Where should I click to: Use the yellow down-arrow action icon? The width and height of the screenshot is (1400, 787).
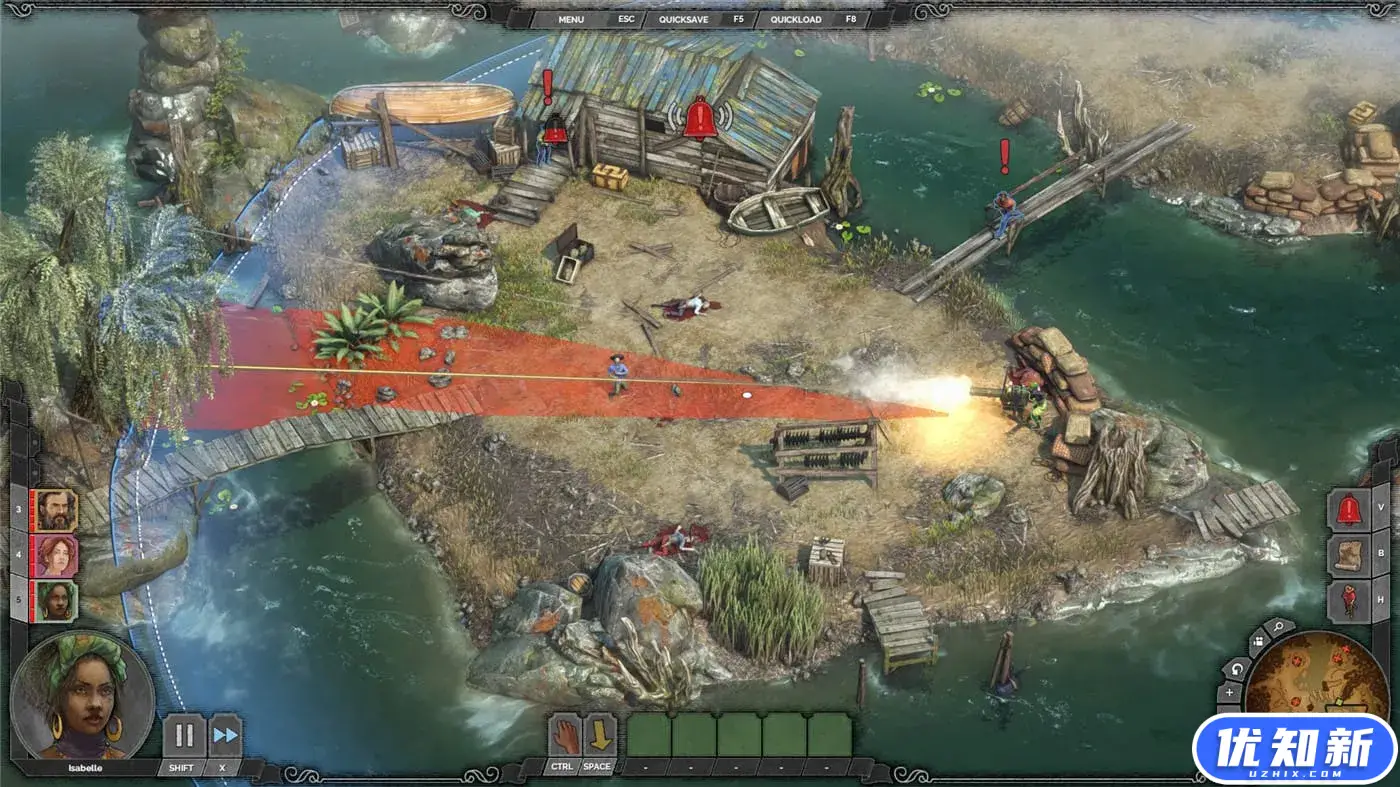tap(599, 736)
